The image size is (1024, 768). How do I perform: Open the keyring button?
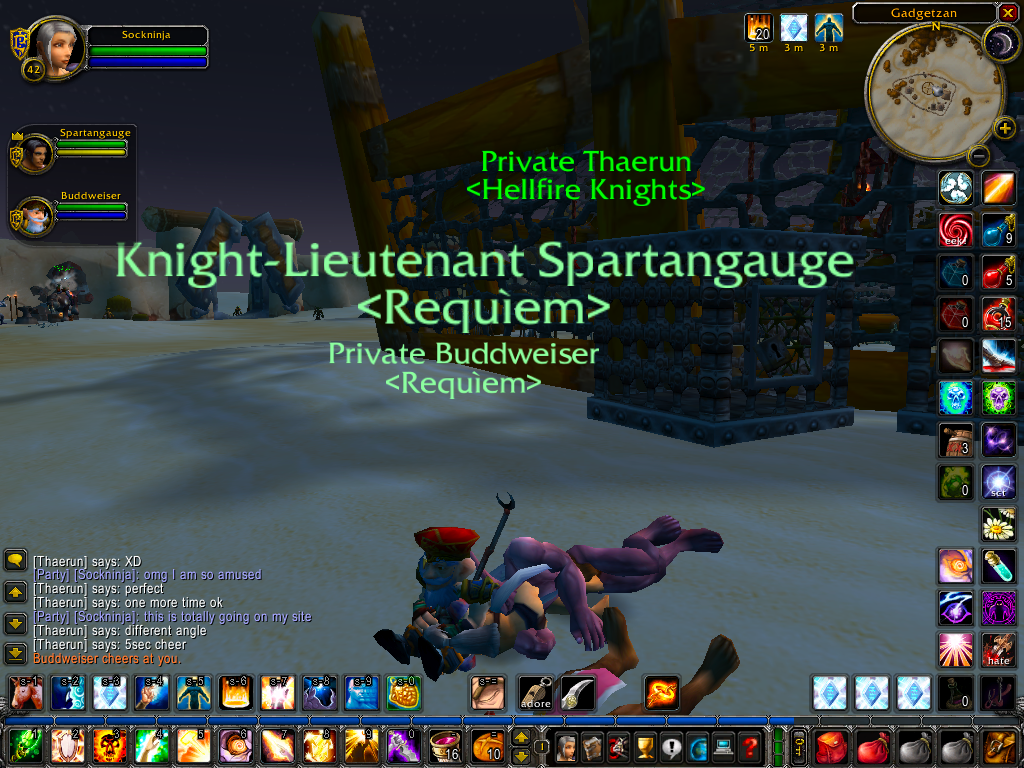(x=799, y=746)
